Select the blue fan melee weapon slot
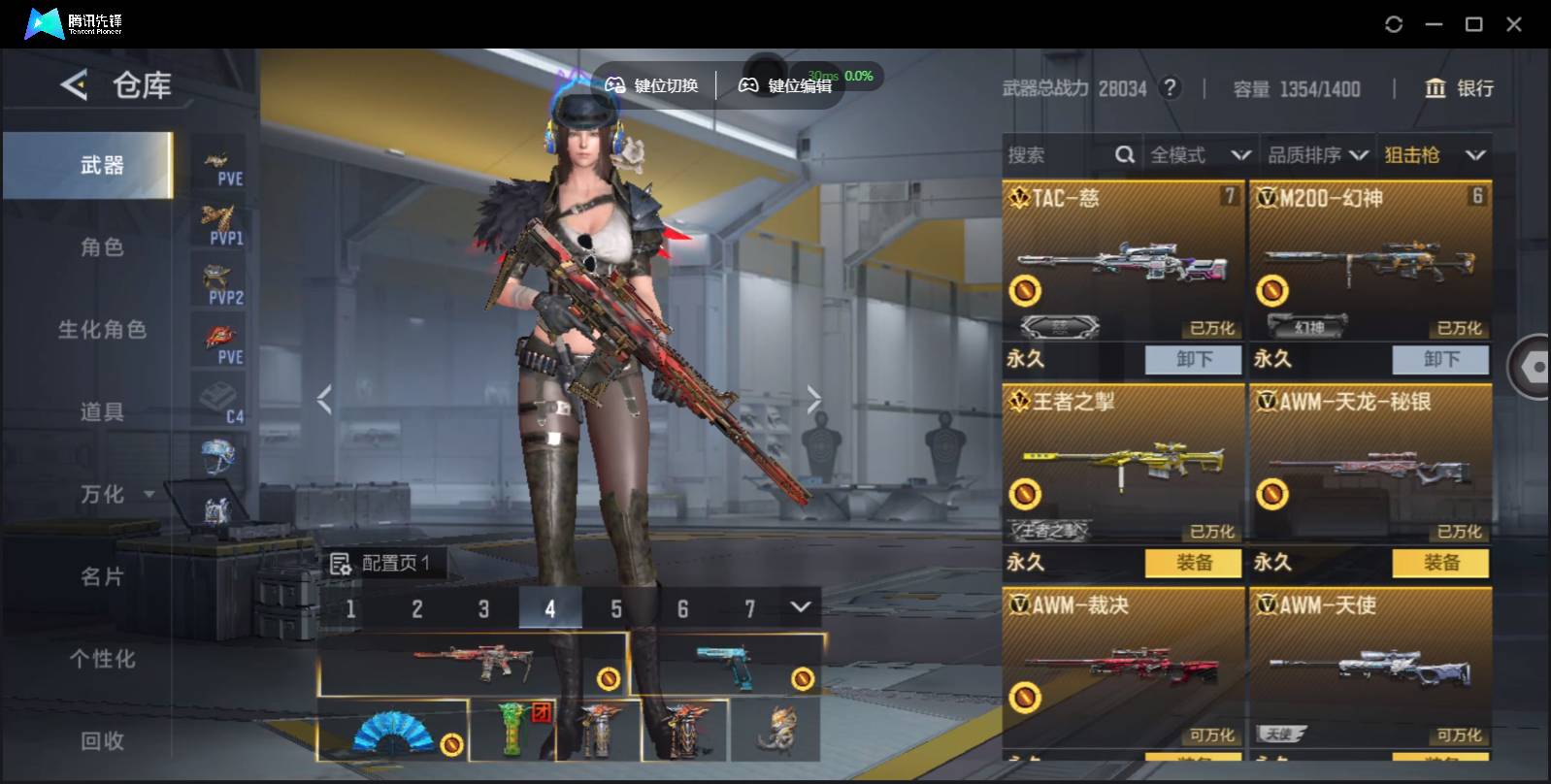This screenshot has width=1551, height=784. [x=392, y=731]
